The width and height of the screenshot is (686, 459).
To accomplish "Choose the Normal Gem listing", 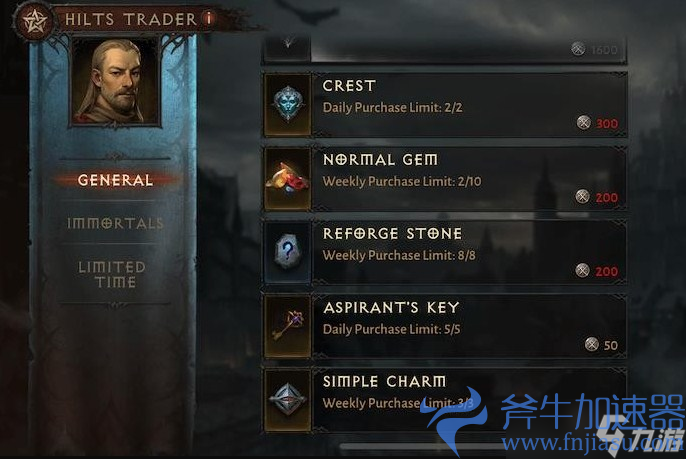I will coord(444,177).
